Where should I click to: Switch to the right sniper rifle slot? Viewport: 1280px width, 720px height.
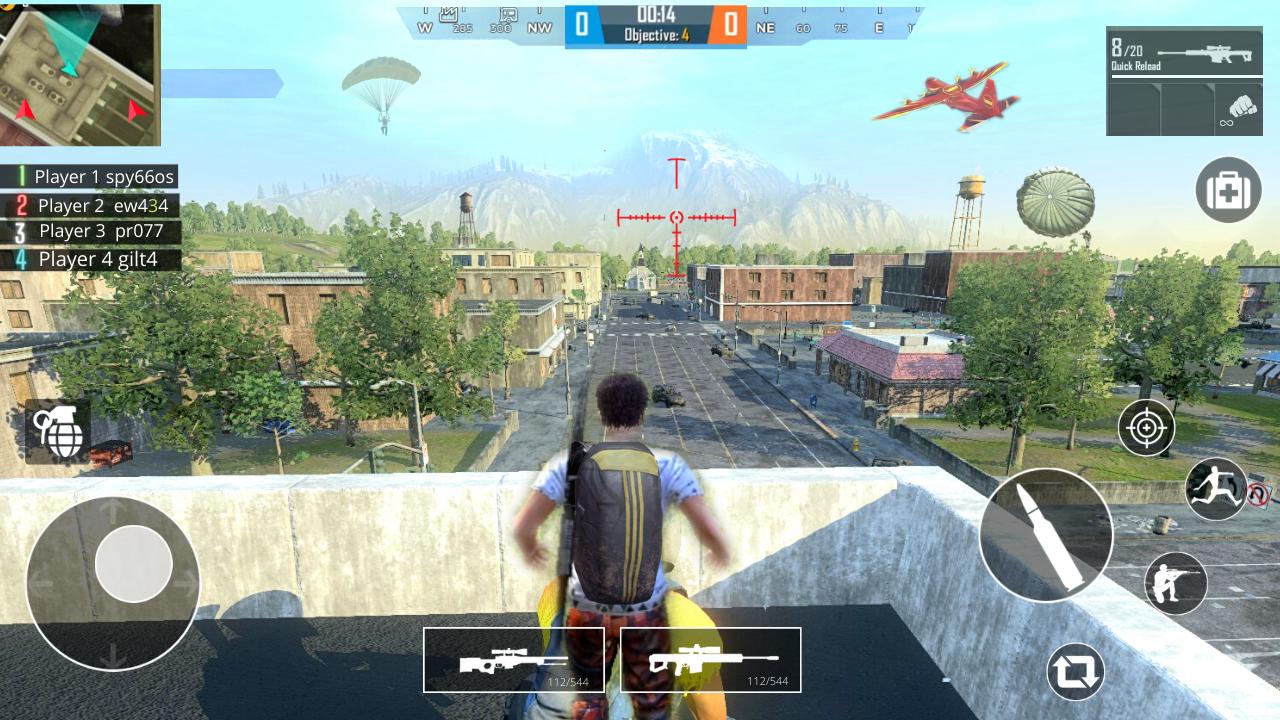710,658
